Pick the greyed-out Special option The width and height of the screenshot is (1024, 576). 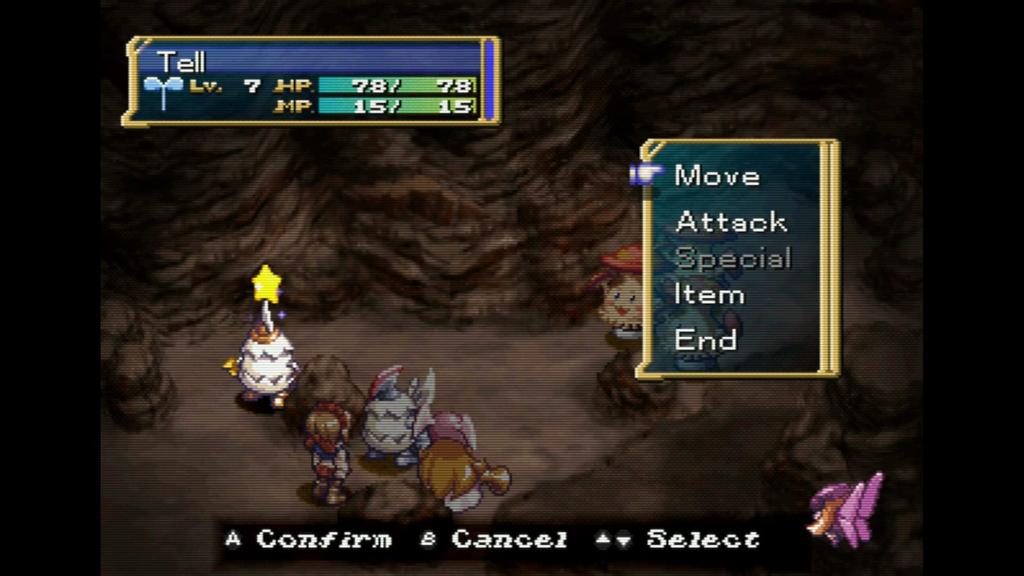[x=733, y=258]
